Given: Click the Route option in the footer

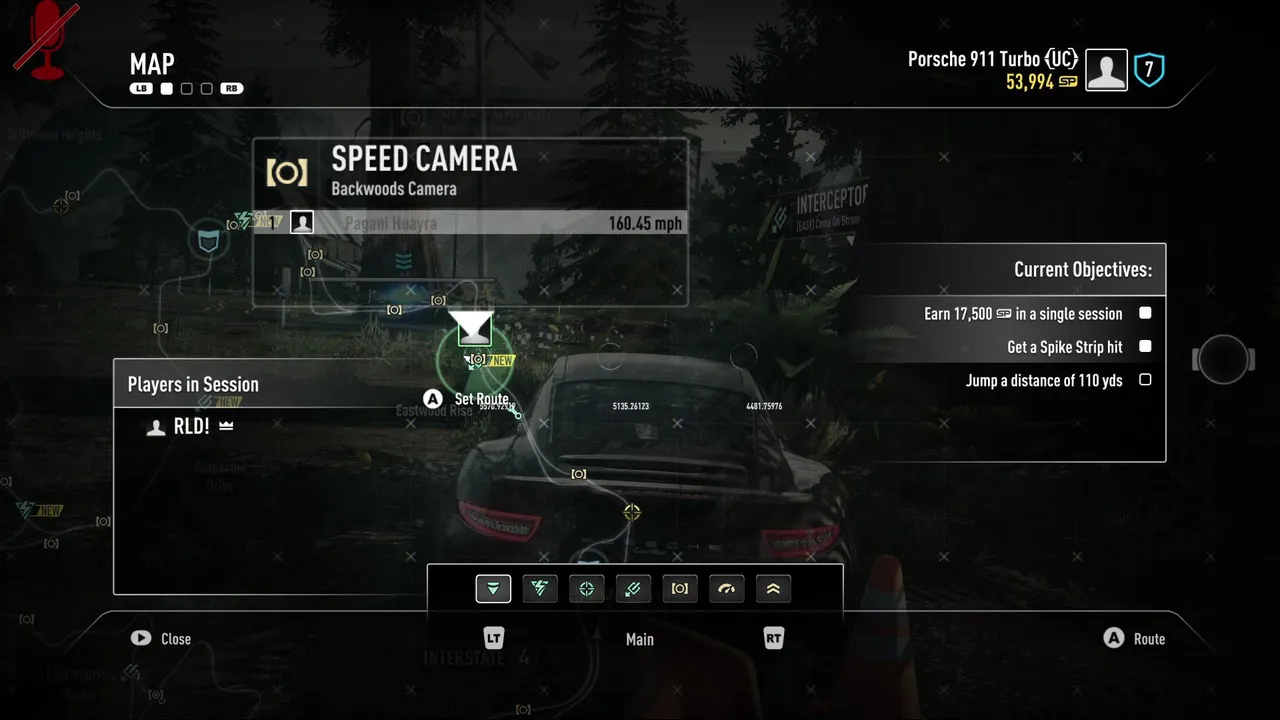Looking at the screenshot, I should (x=1135, y=639).
